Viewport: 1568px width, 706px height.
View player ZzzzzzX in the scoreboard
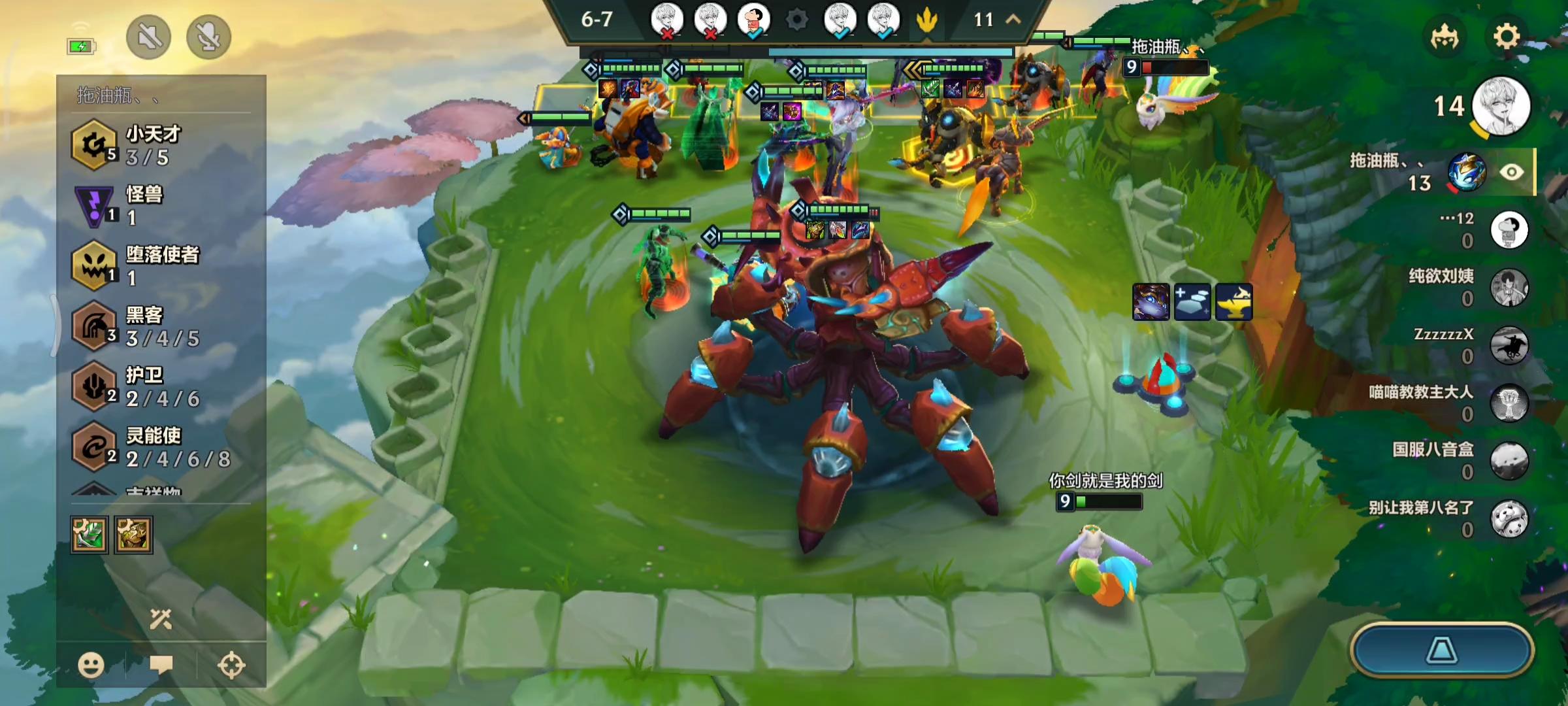point(1509,345)
